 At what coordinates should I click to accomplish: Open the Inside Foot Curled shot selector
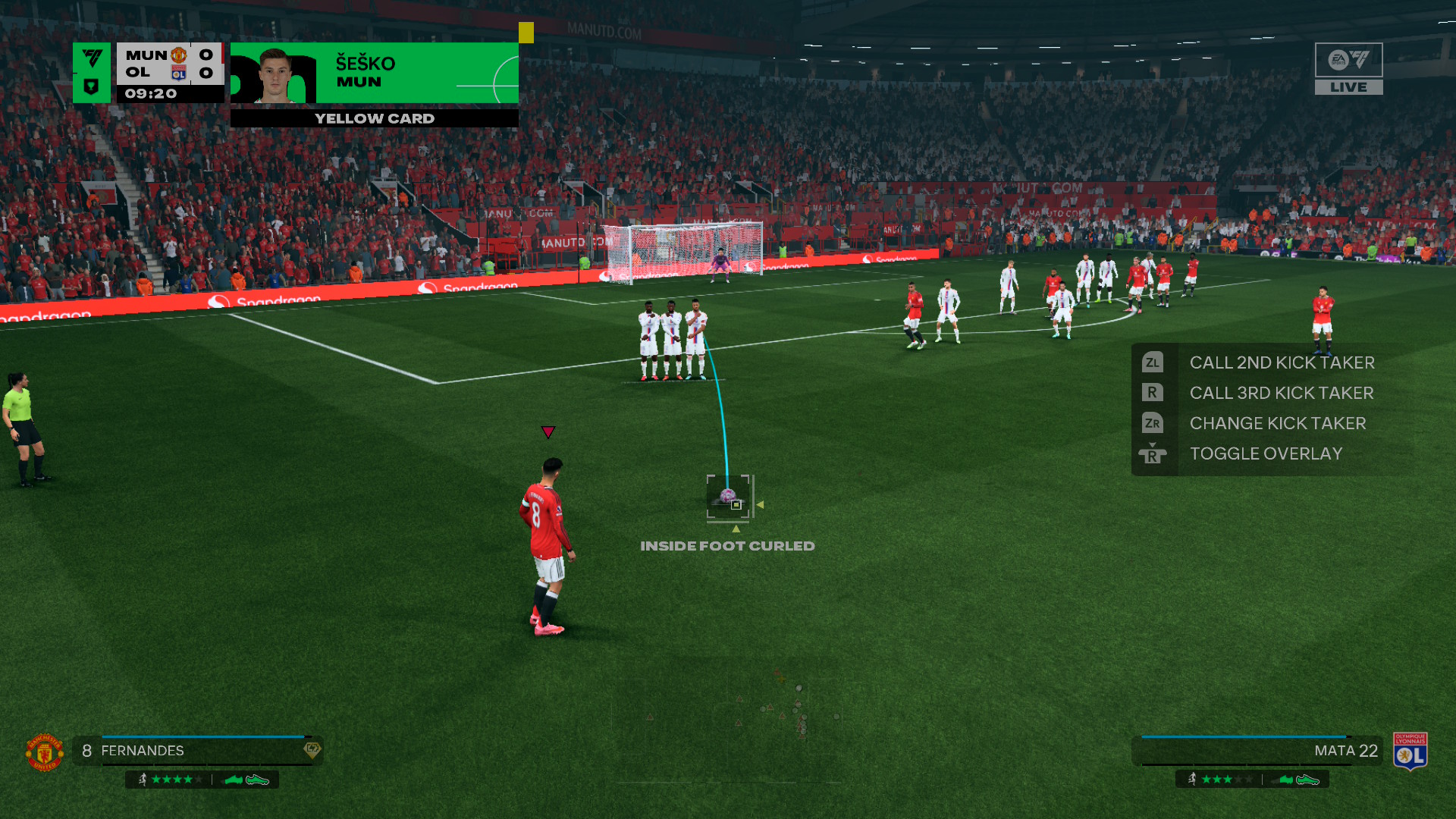[727, 545]
